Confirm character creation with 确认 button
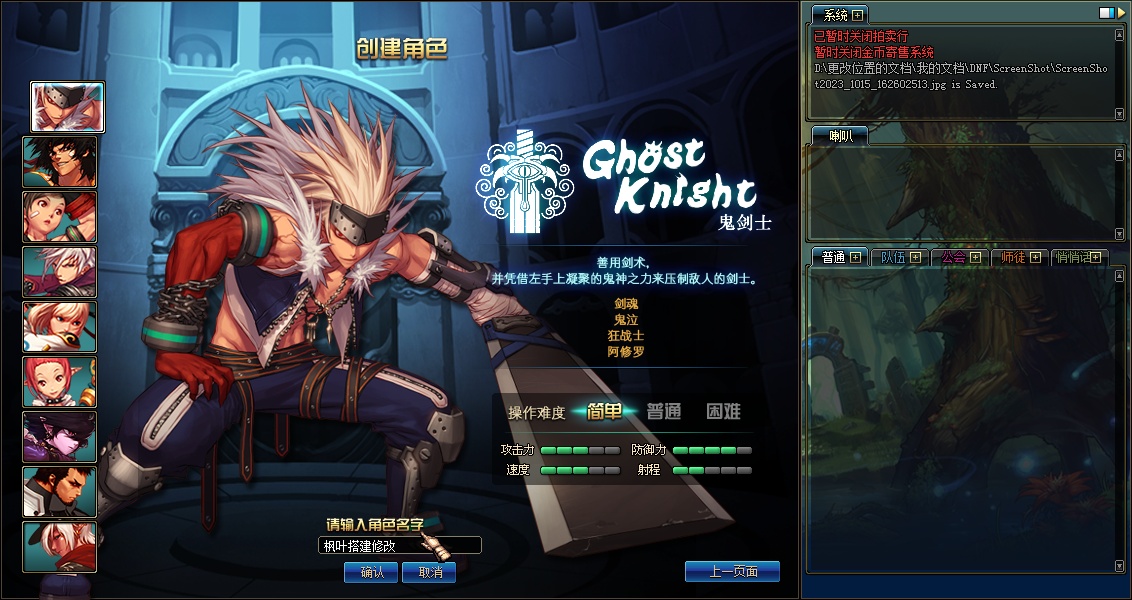 click(371, 572)
